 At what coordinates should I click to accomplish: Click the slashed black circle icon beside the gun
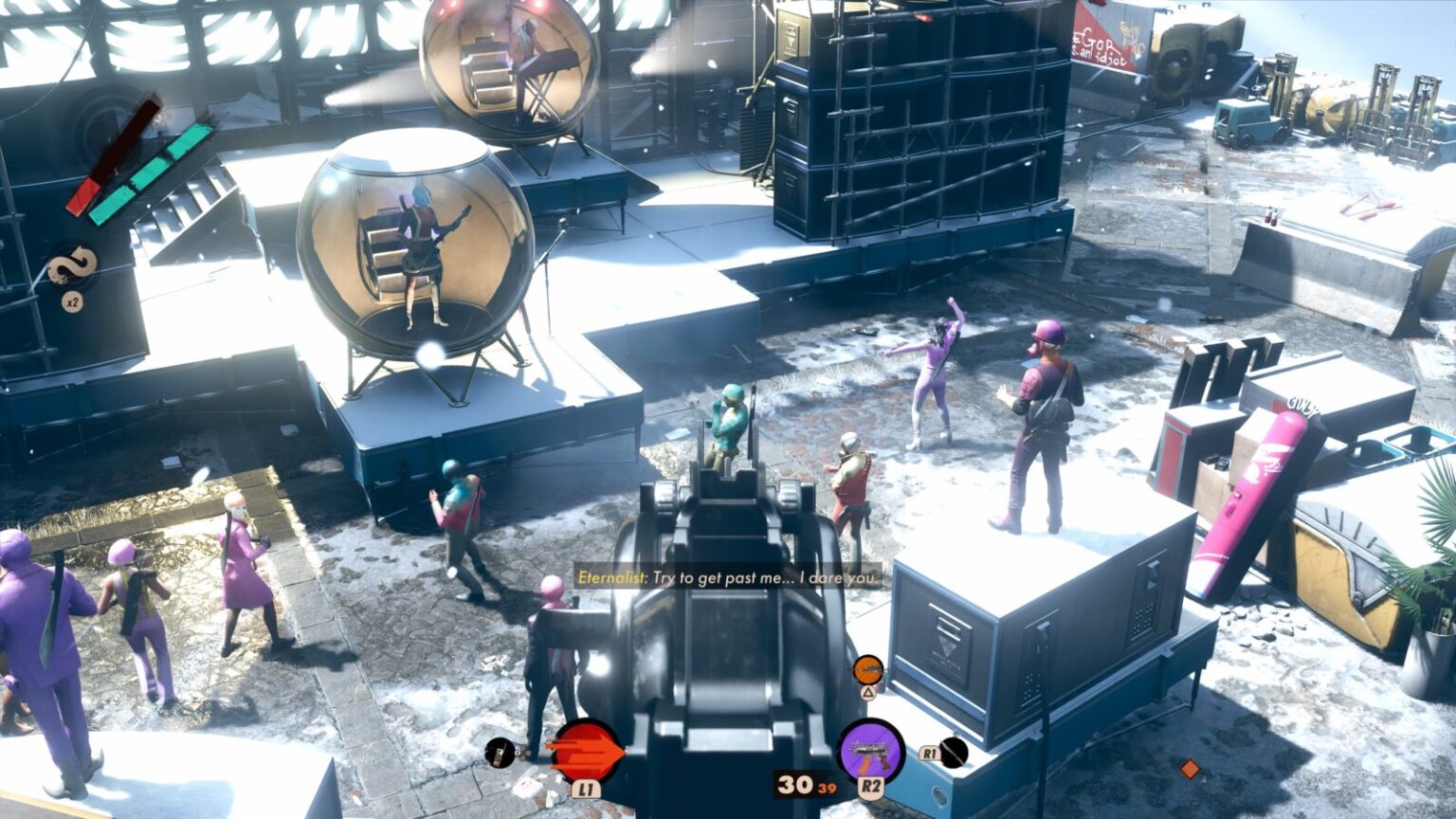coord(954,753)
